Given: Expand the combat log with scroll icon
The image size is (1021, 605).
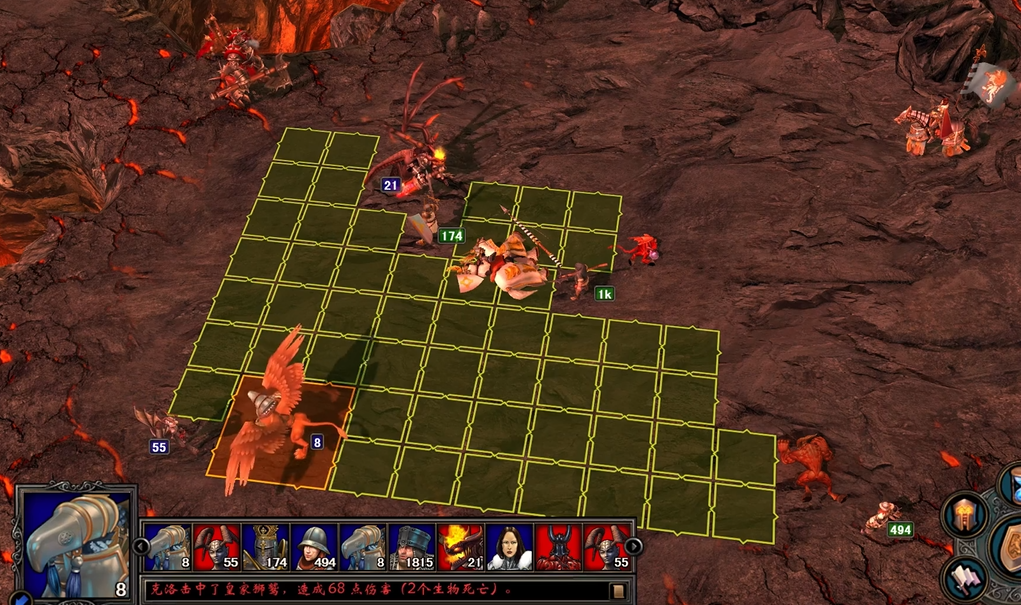Looking at the screenshot, I should pos(619,590).
